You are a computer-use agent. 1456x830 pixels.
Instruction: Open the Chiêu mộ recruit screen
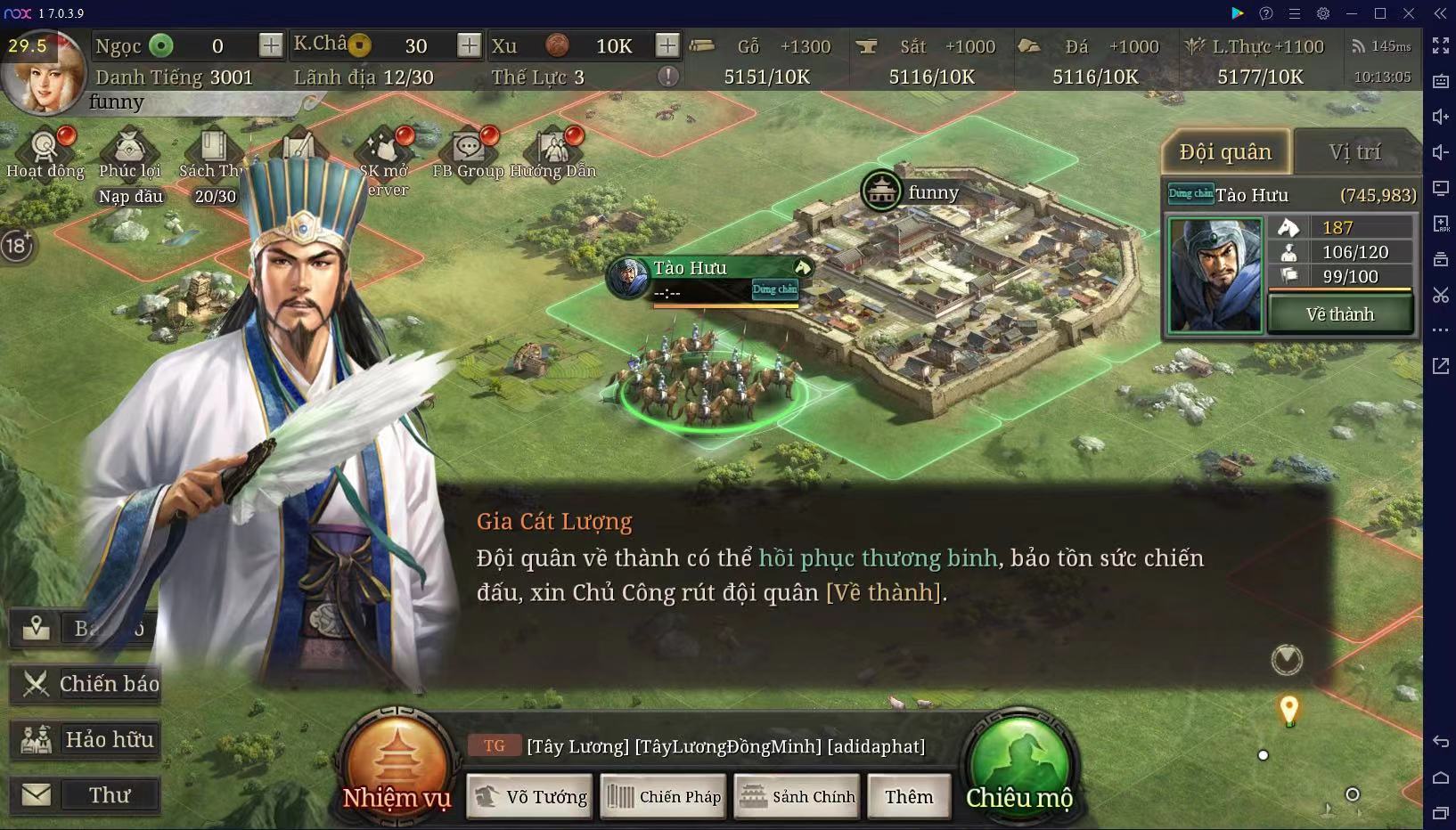(1019, 765)
